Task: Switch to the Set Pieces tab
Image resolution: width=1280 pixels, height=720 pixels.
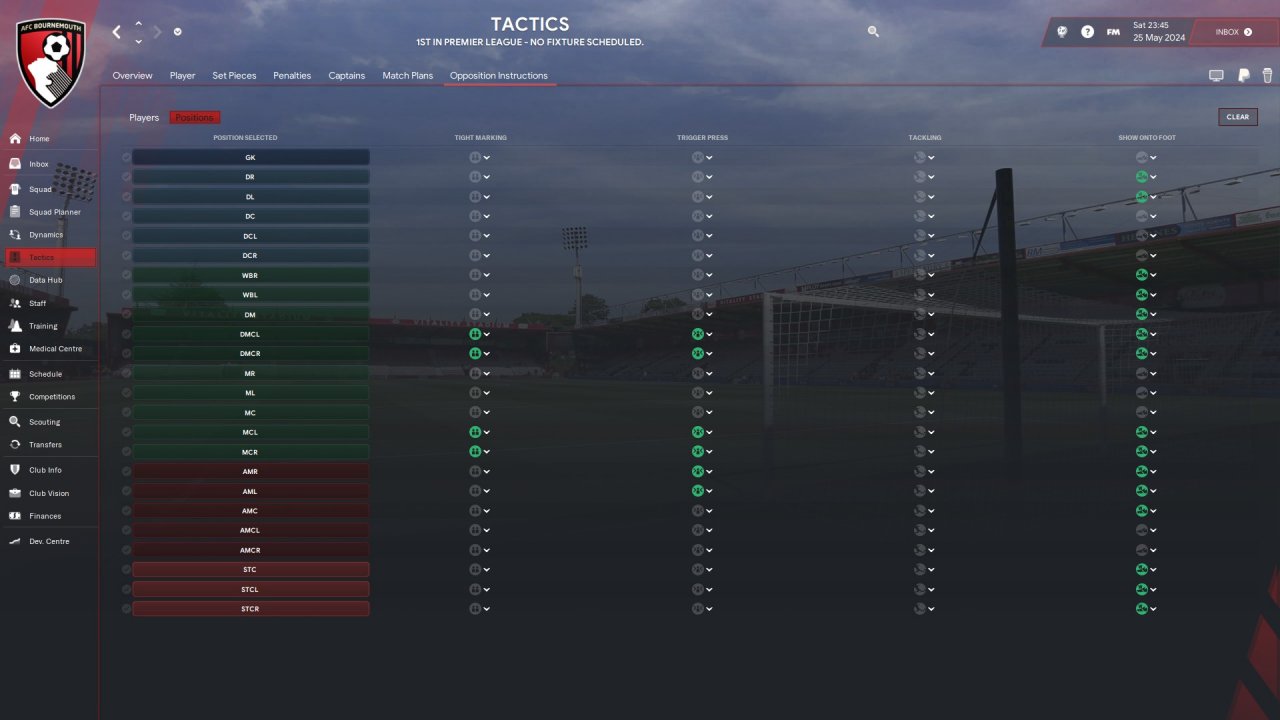Action: (x=234, y=76)
